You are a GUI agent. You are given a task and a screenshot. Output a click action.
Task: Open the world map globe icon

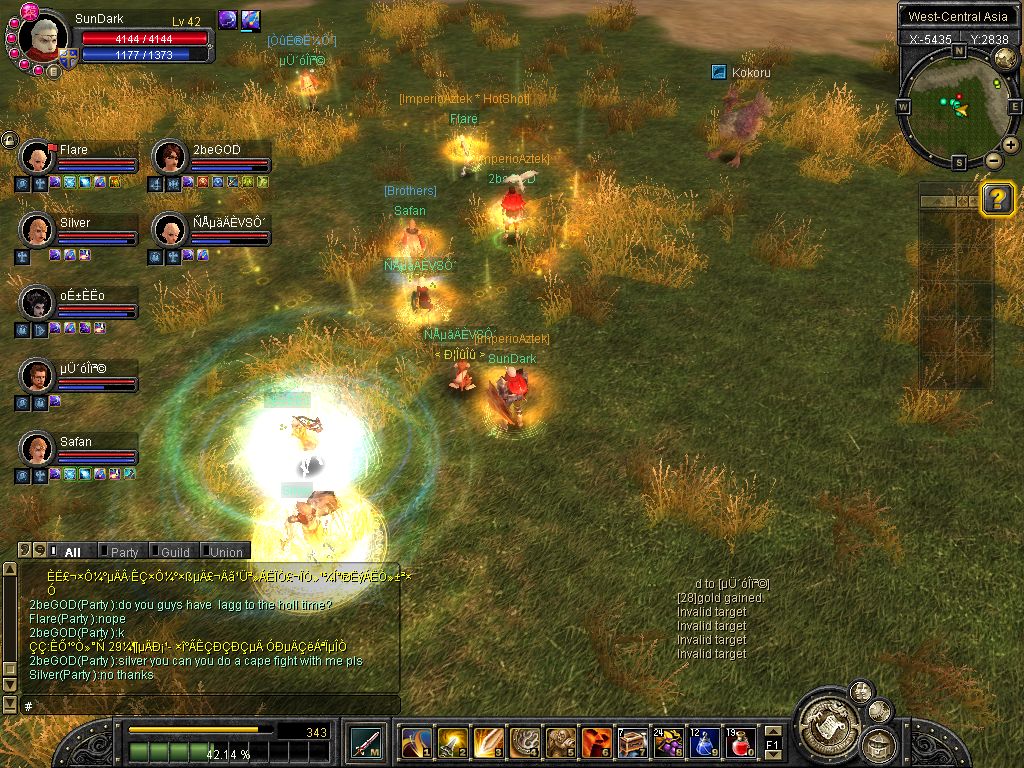[1005, 59]
